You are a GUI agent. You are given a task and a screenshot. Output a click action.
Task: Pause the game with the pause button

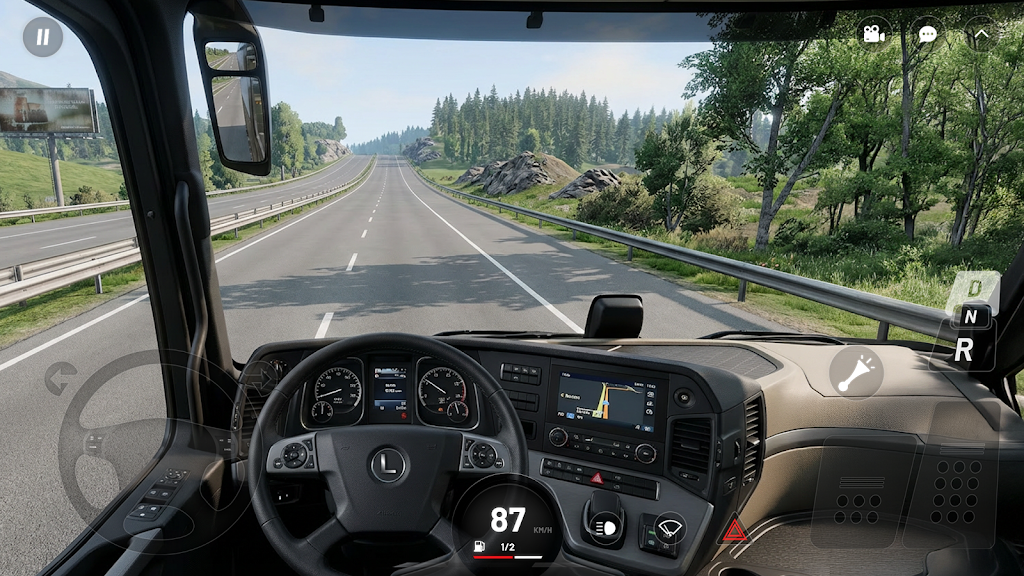click(x=43, y=37)
